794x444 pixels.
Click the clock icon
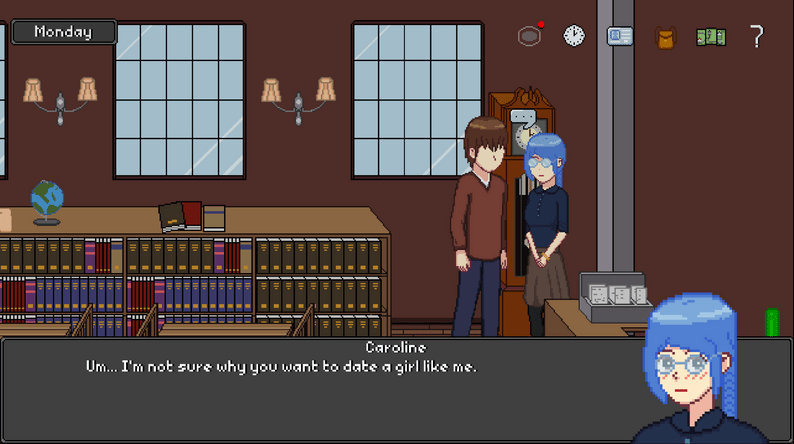[x=574, y=36]
